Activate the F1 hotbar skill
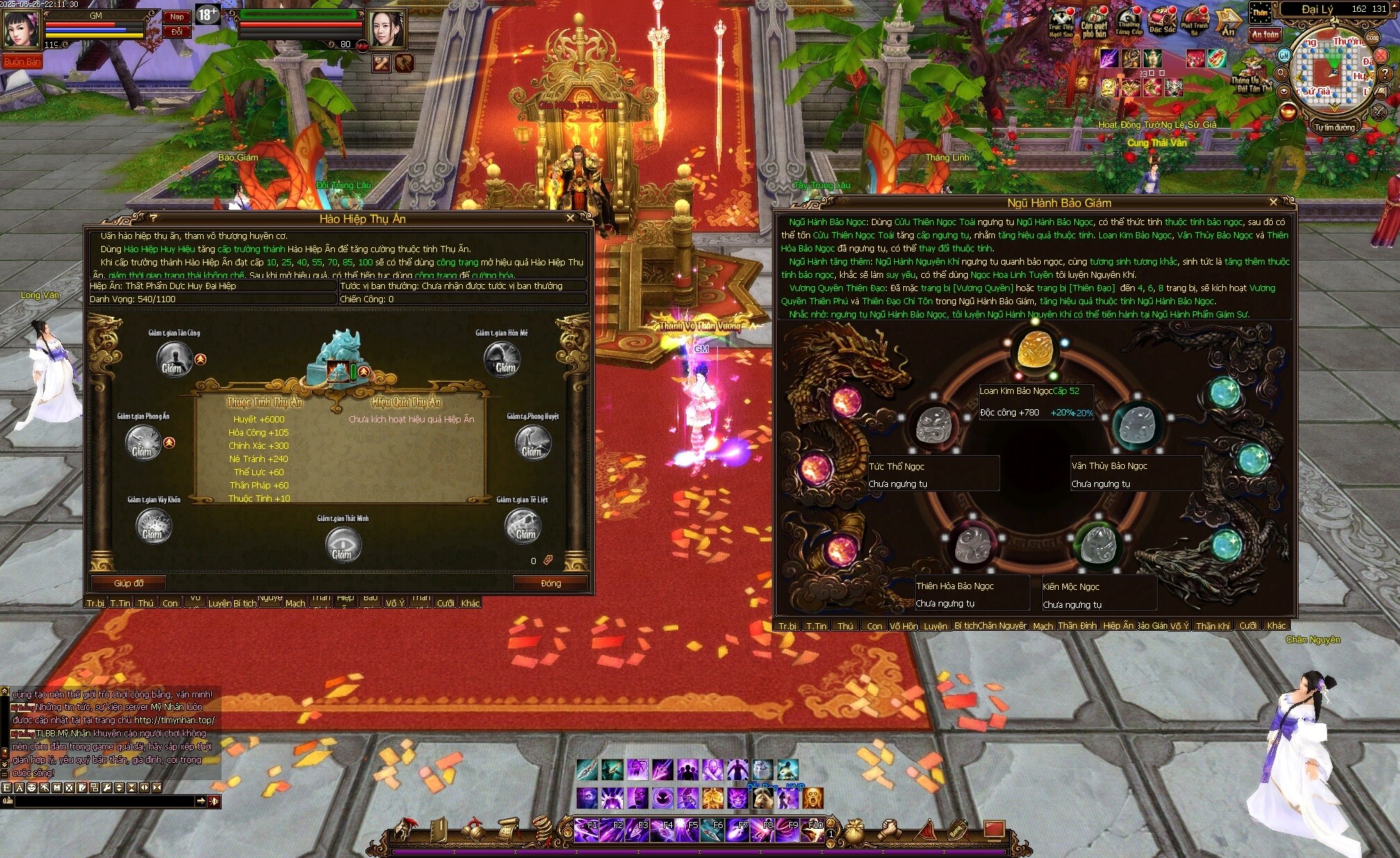The height and width of the screenshot is (858, 1400). pos(586,830)
